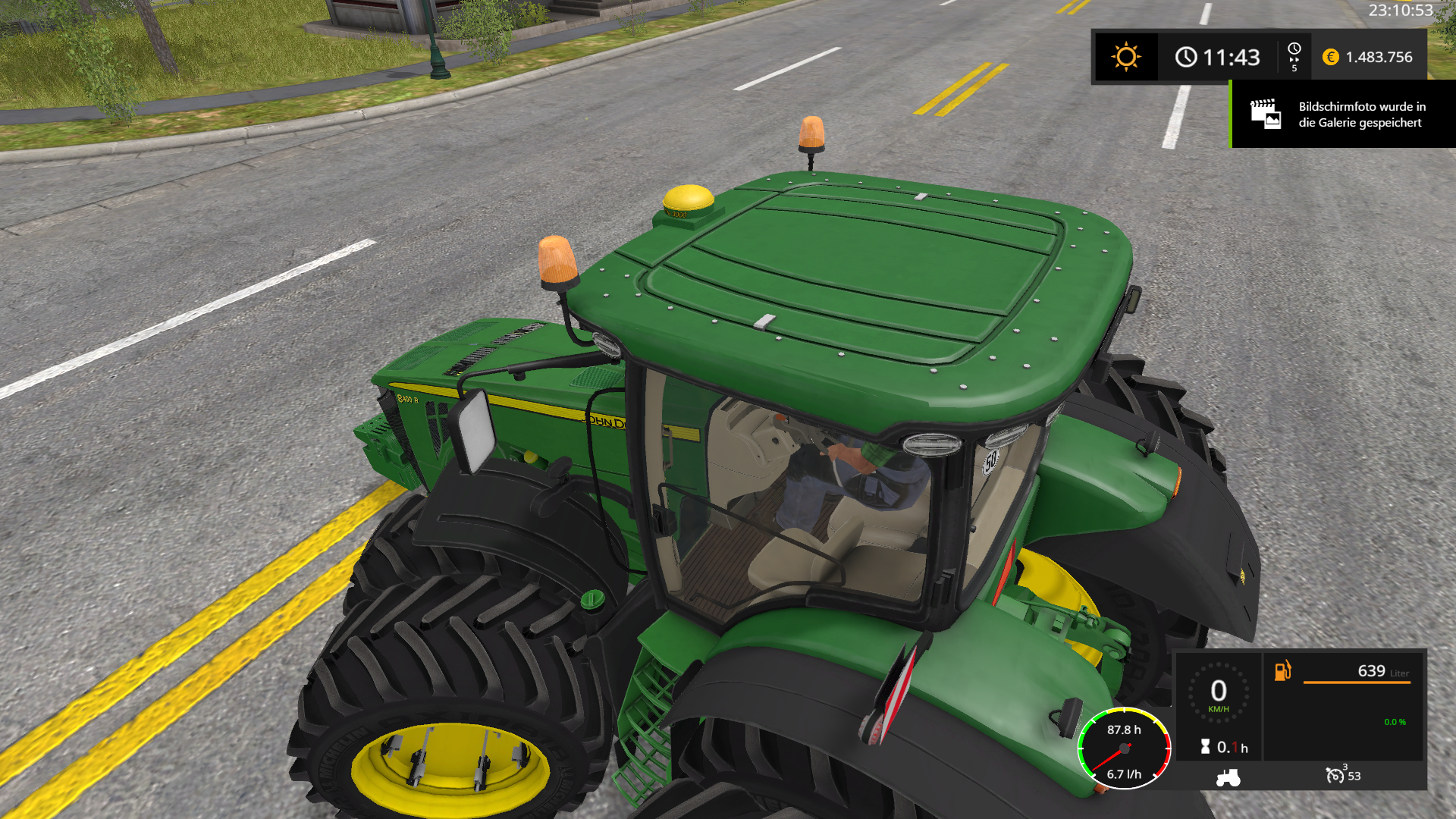Open the screenshot saved gallery notification
The width and height of the screenshot is (1456, 819).
(1343, 115)
